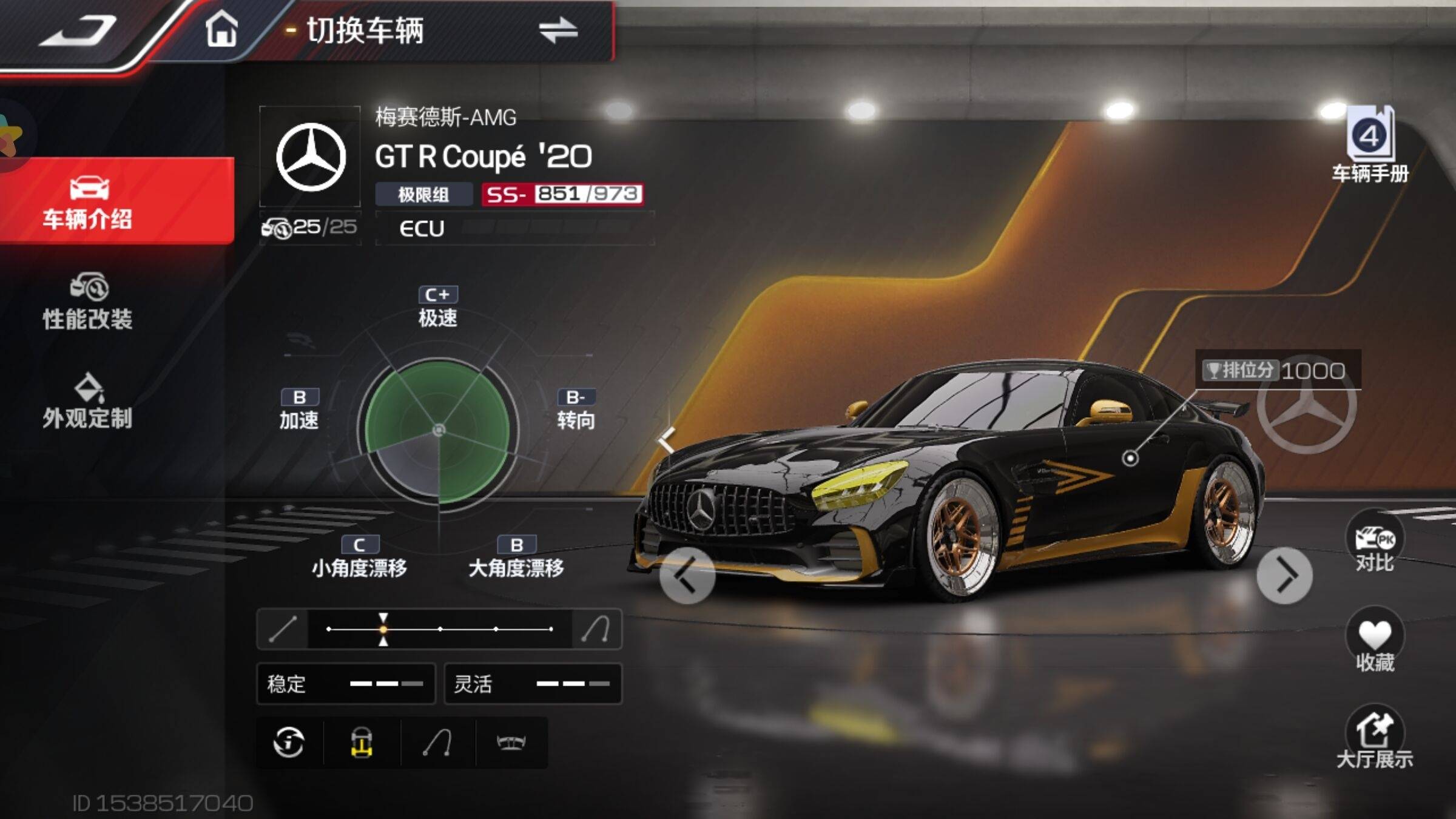Open the 车辆手册 vehicle manual
Image resolution: width=1456 pixels, height=819 pixels.
pos(1370,146)
